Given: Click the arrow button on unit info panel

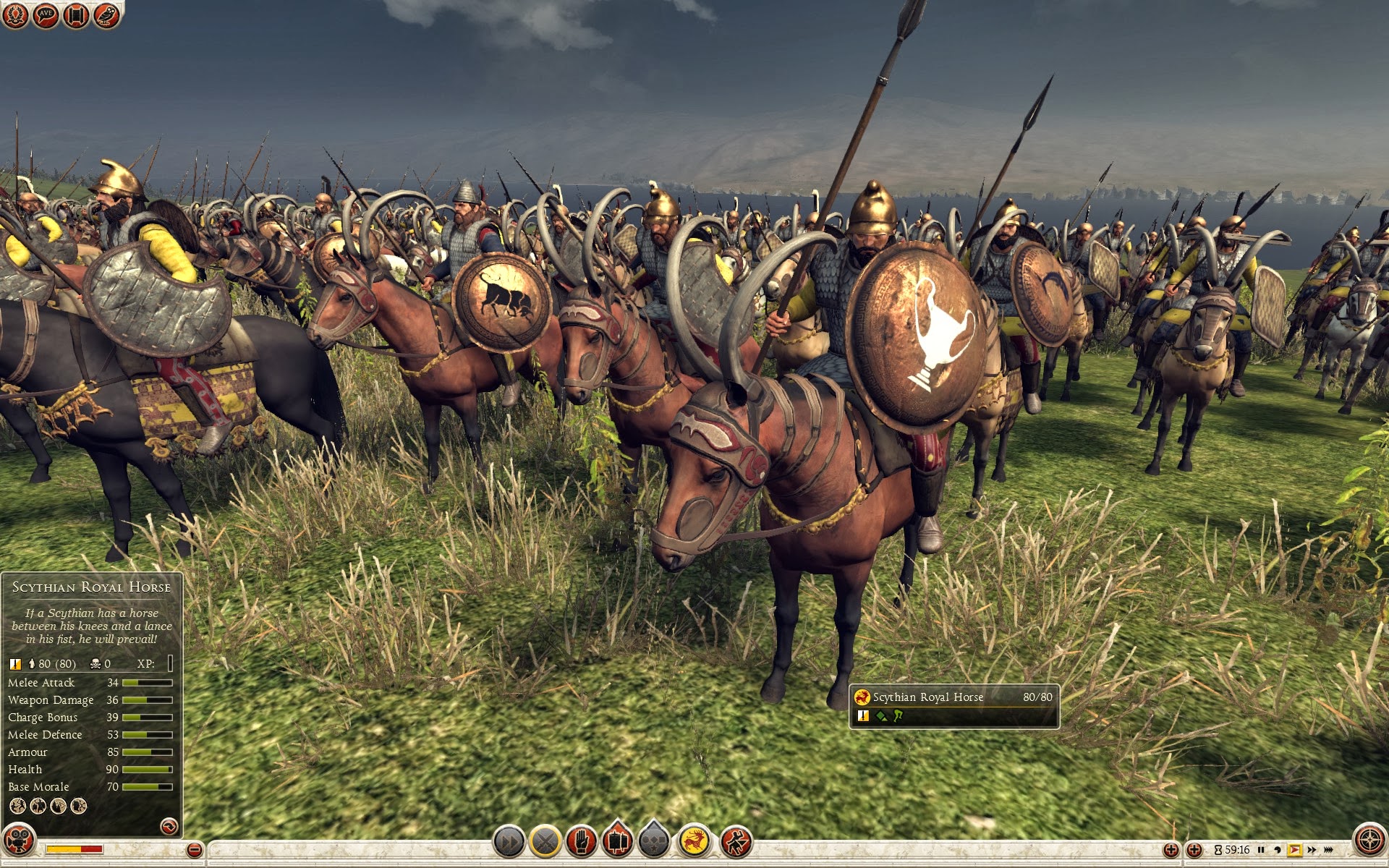Looking at the screenshot, I should pos(169,826).
